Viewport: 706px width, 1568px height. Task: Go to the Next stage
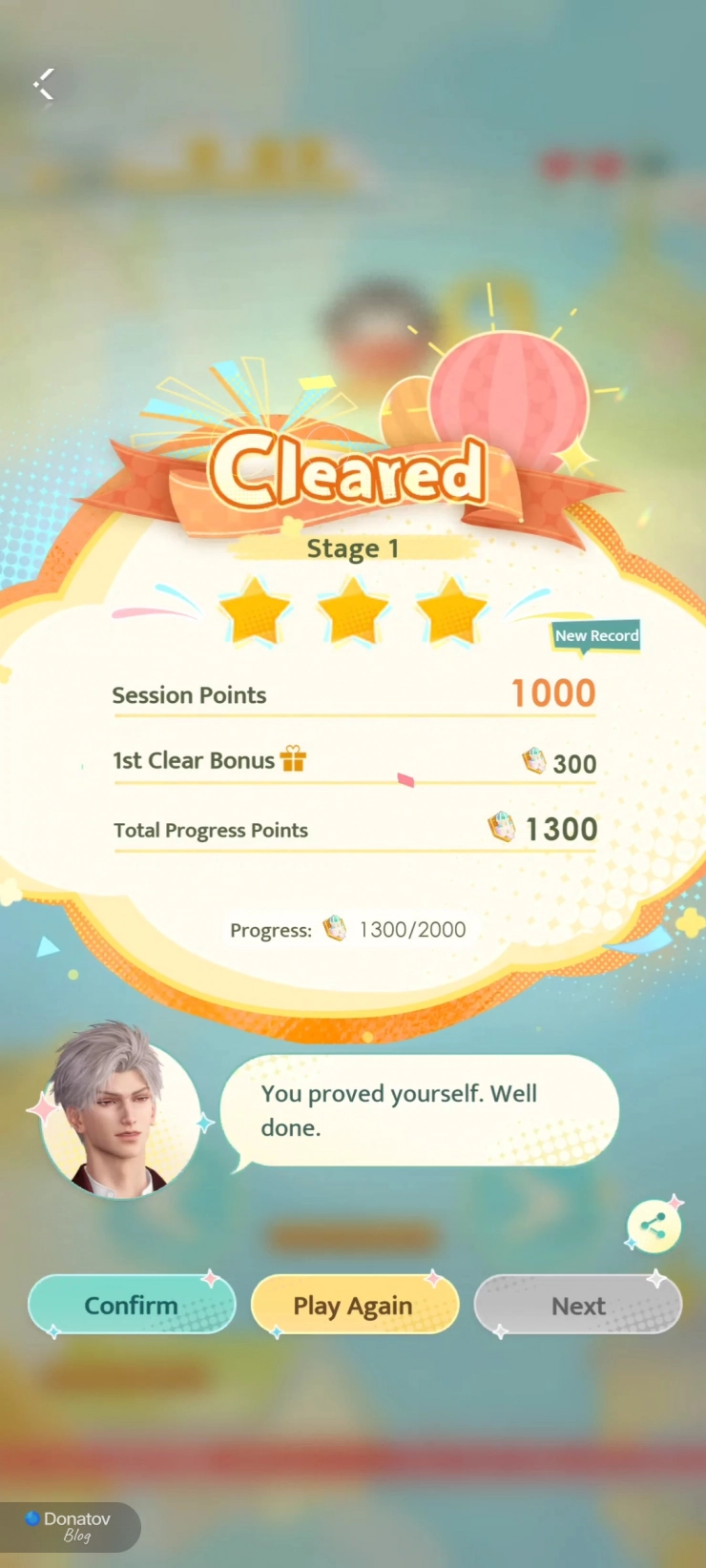578,1305
